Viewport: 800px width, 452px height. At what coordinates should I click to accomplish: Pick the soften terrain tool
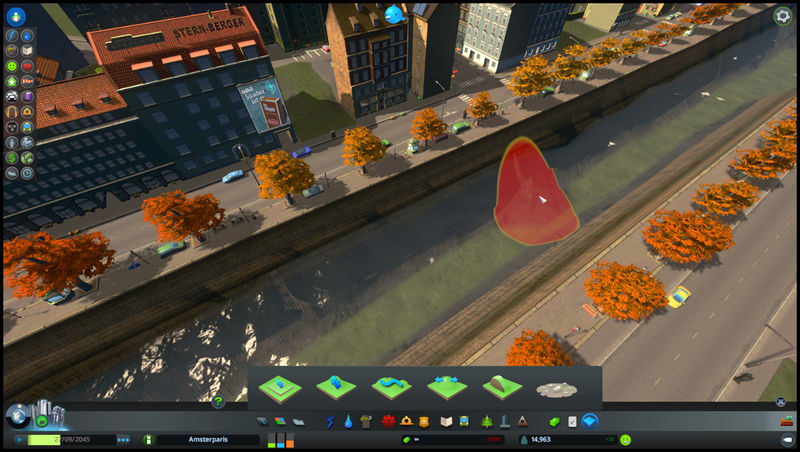click(x=392, y=386)
